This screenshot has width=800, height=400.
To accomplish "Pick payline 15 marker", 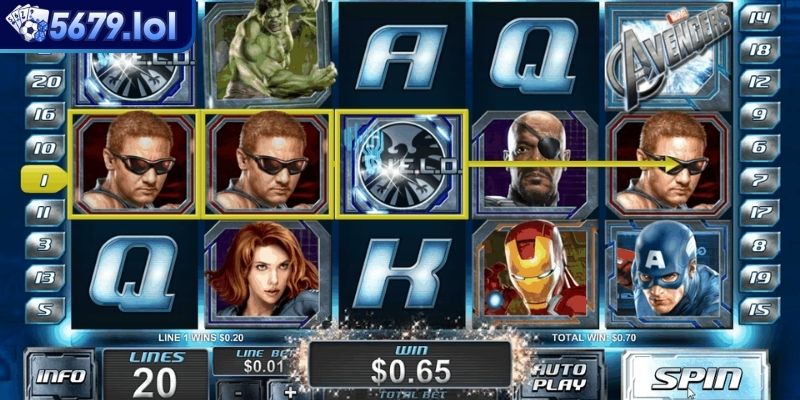I will tap(759, 310).
